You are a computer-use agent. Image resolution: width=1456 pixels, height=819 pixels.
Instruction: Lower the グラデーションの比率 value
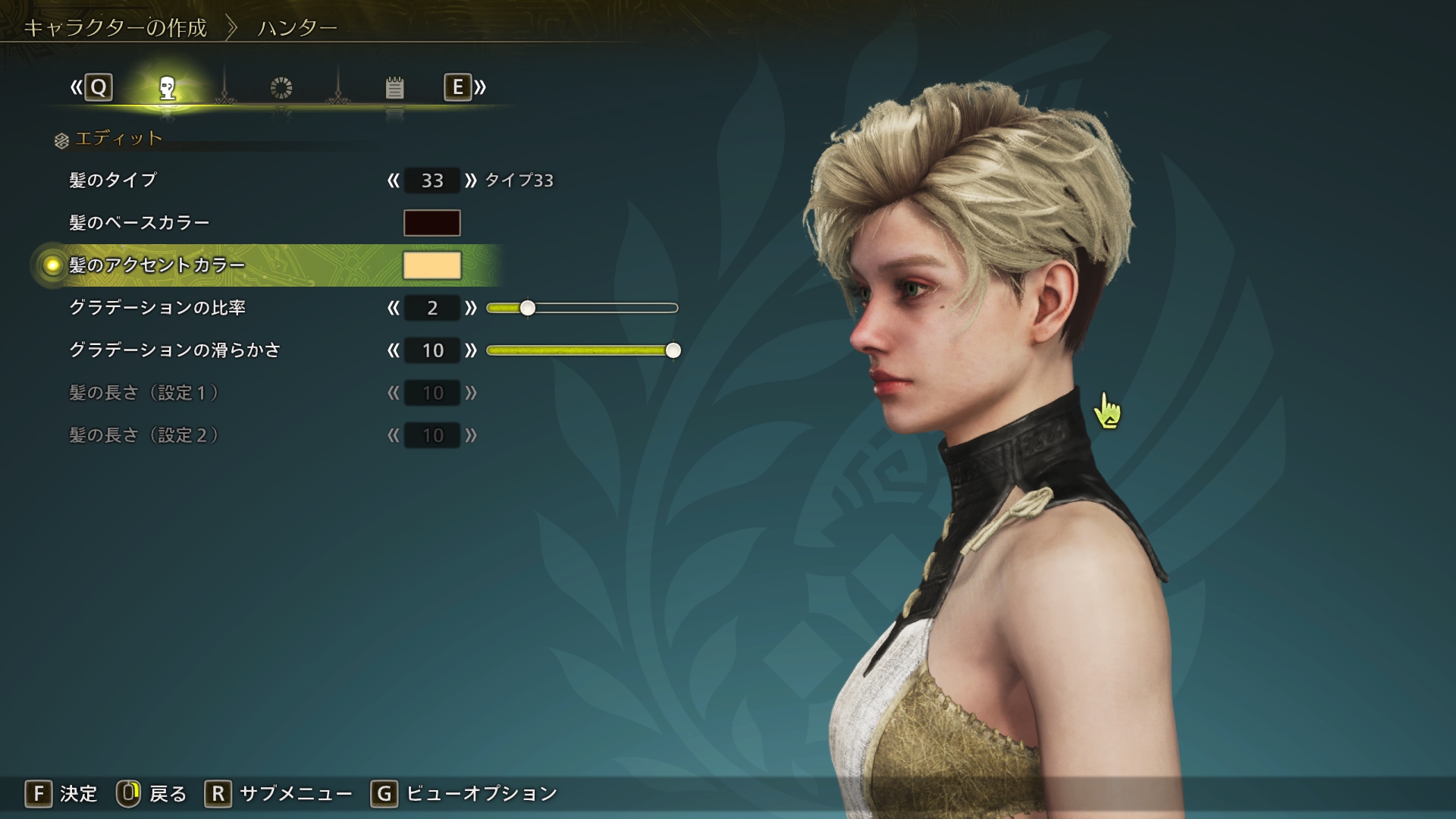393,308
